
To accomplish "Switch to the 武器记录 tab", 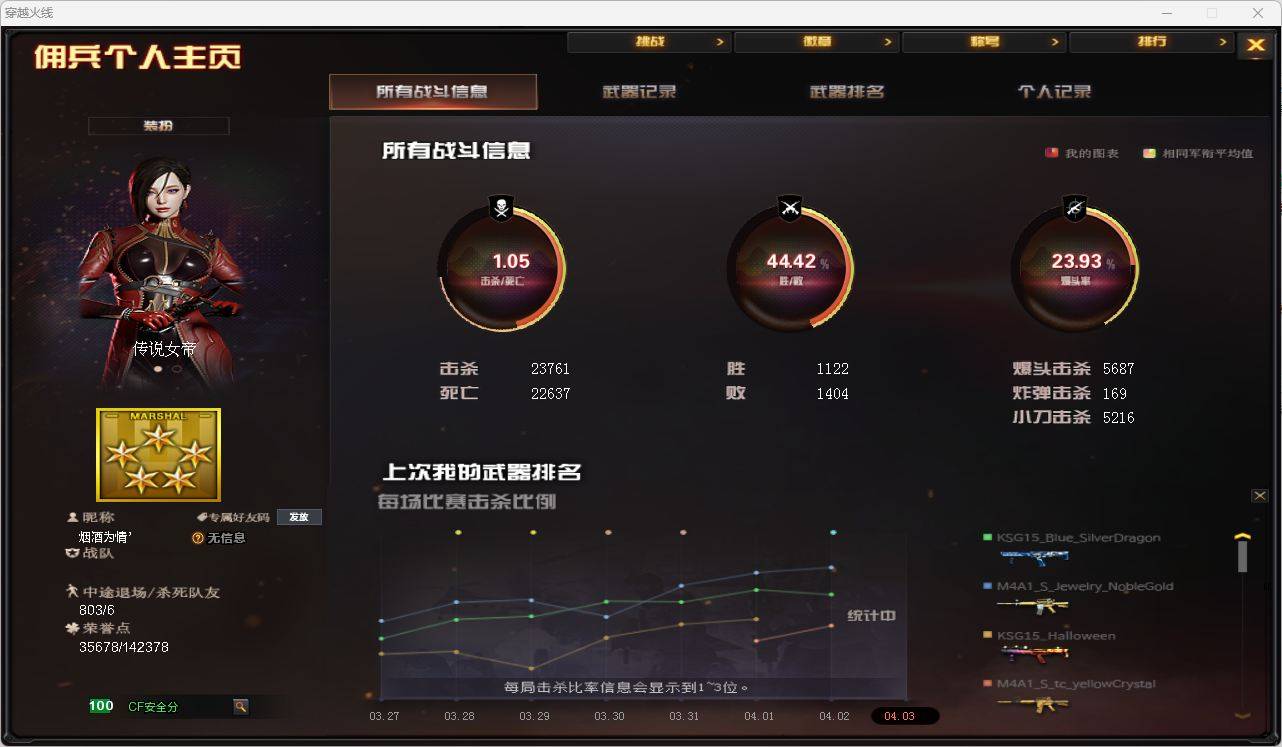I will 641,90.
